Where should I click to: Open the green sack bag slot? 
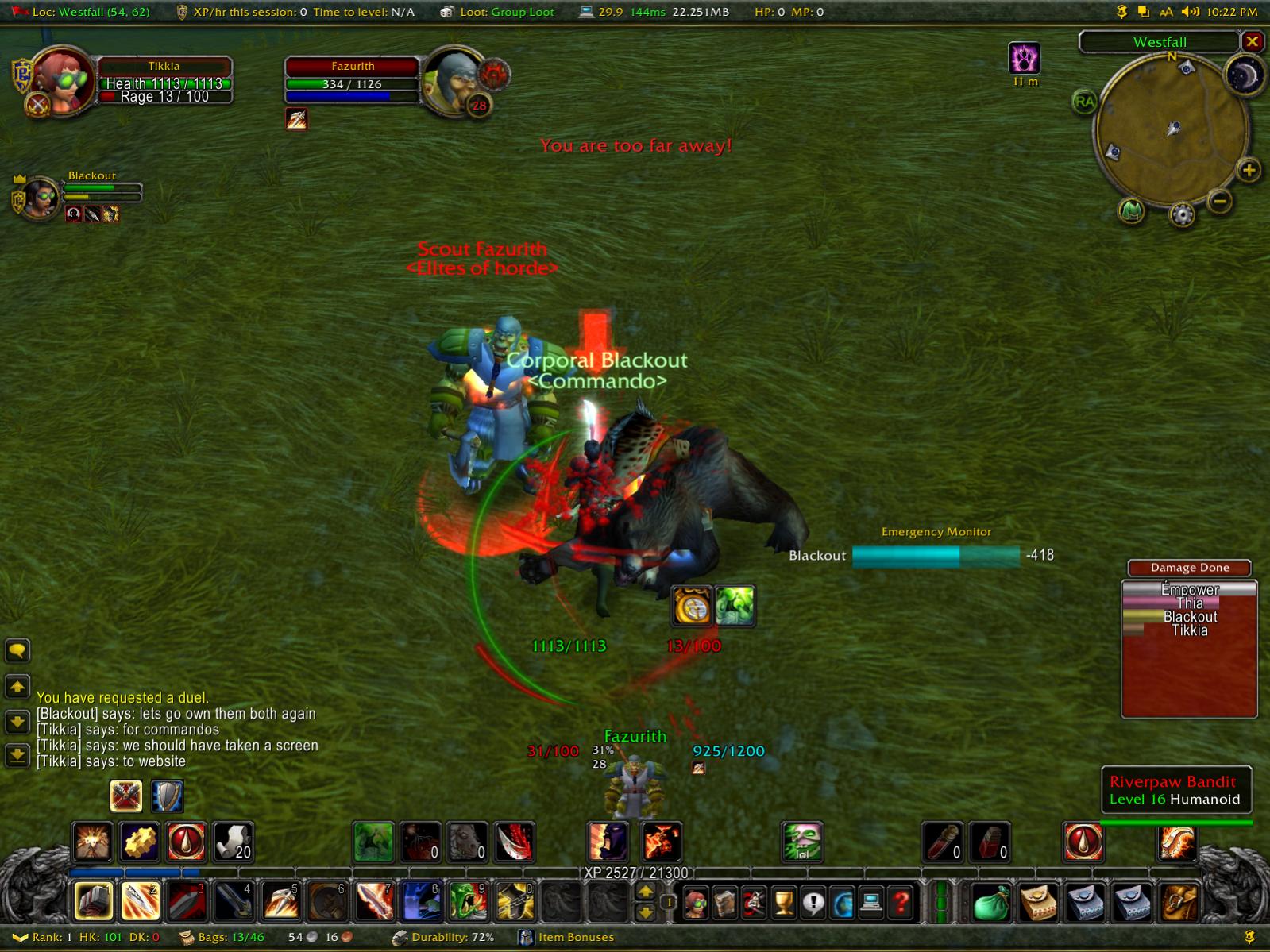pyautogui.click(x=990, y=903)
